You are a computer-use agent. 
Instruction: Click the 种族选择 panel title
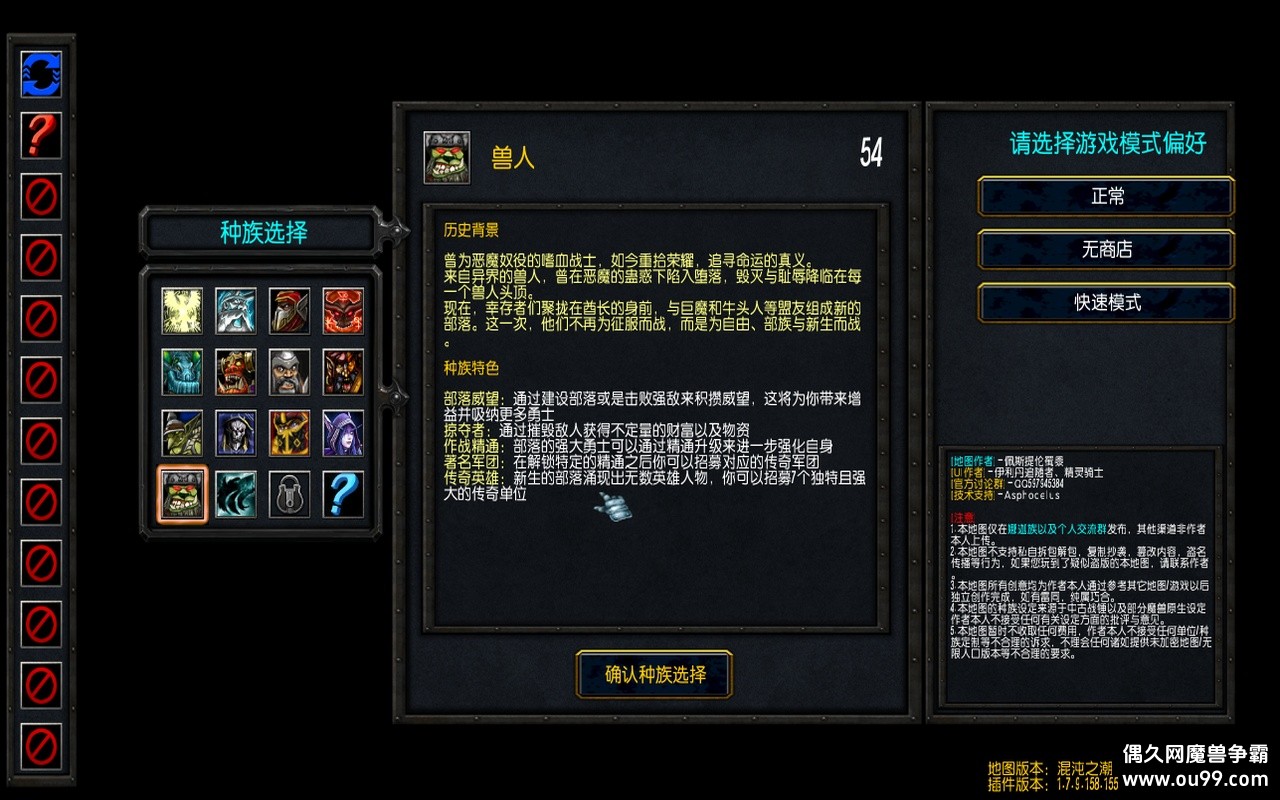point(261,231)
